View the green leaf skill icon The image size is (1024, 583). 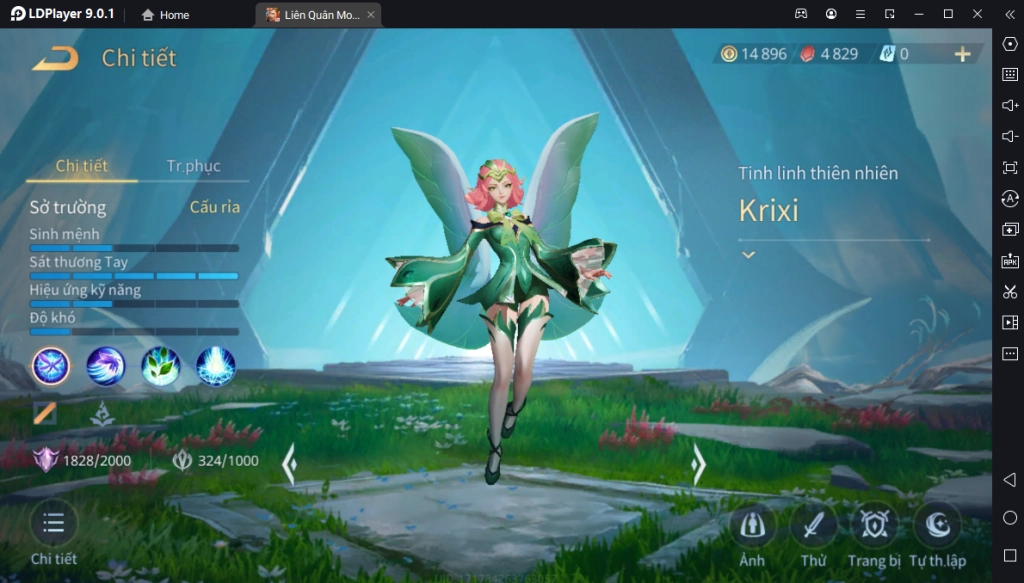(160, 367)
